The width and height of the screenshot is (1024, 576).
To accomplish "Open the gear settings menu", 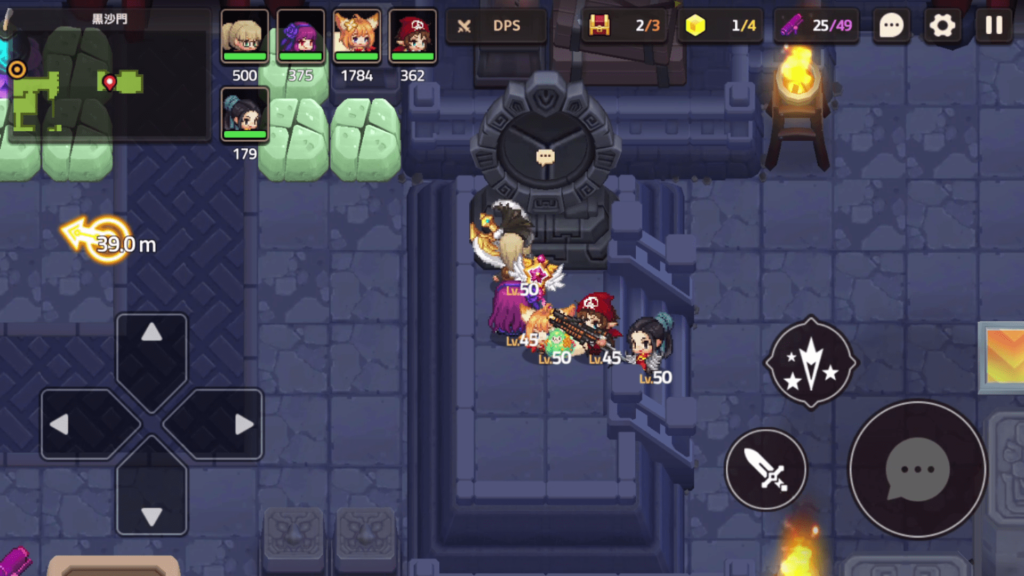I will [942, 25].
